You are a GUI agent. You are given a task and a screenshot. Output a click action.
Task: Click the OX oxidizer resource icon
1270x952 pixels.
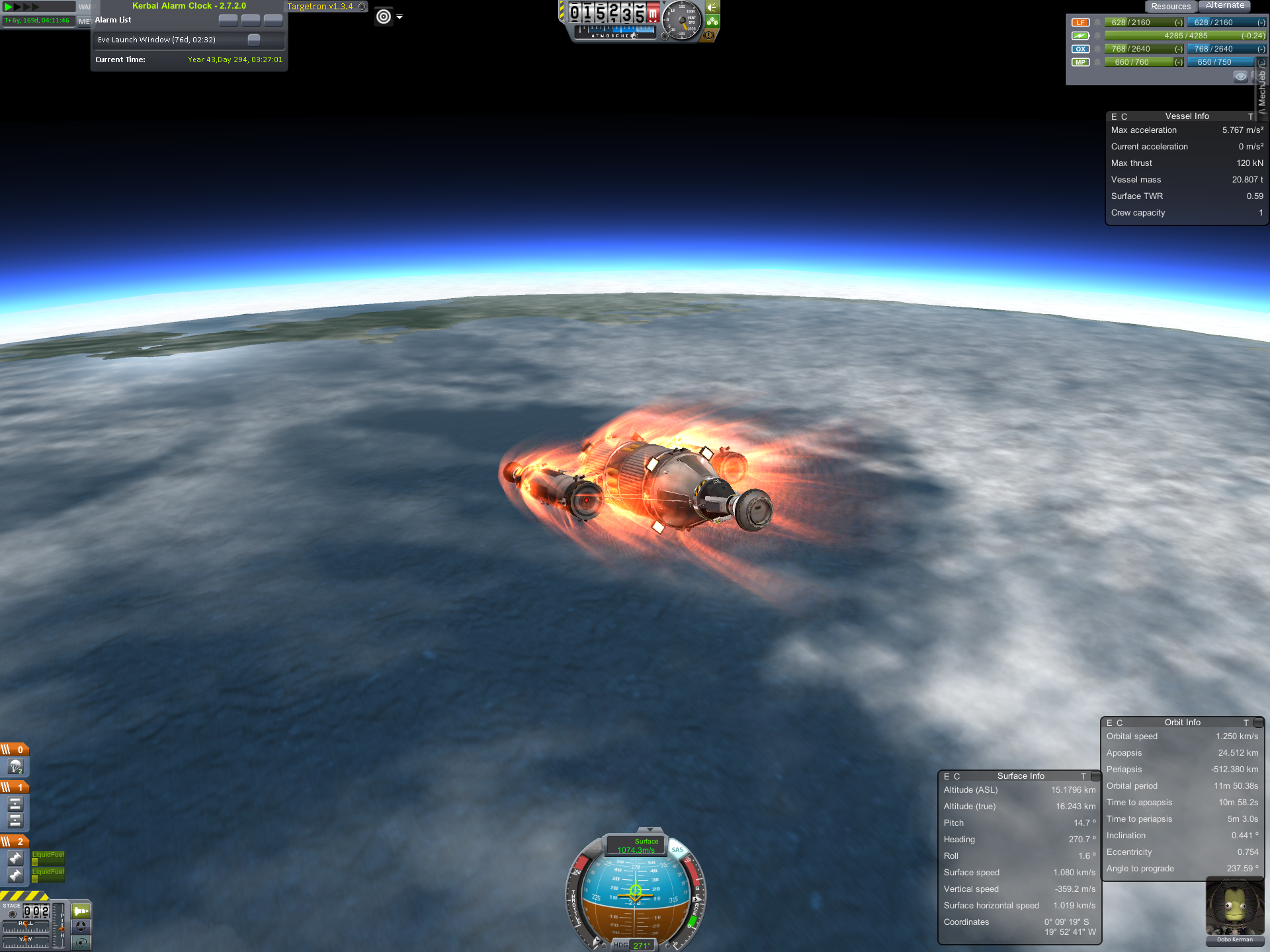[x=1080, y=49]
